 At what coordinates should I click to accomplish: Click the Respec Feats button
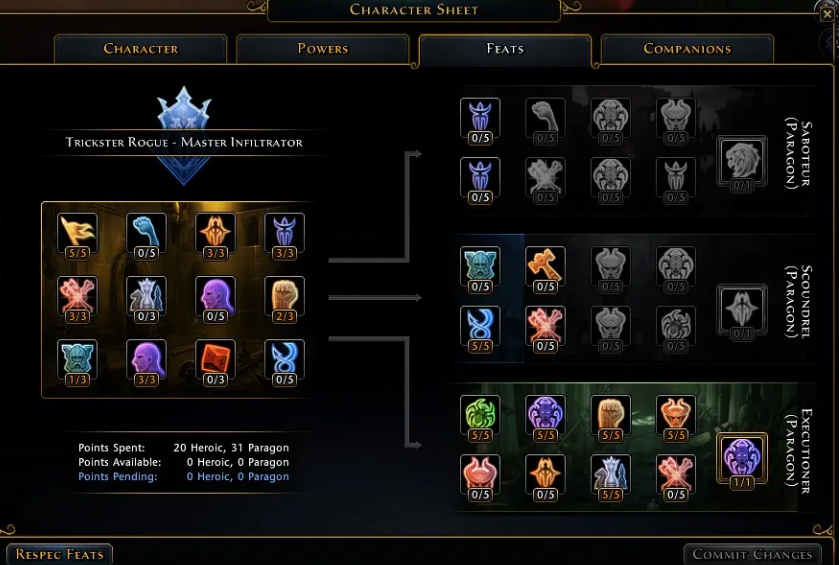tap(59, 554)
